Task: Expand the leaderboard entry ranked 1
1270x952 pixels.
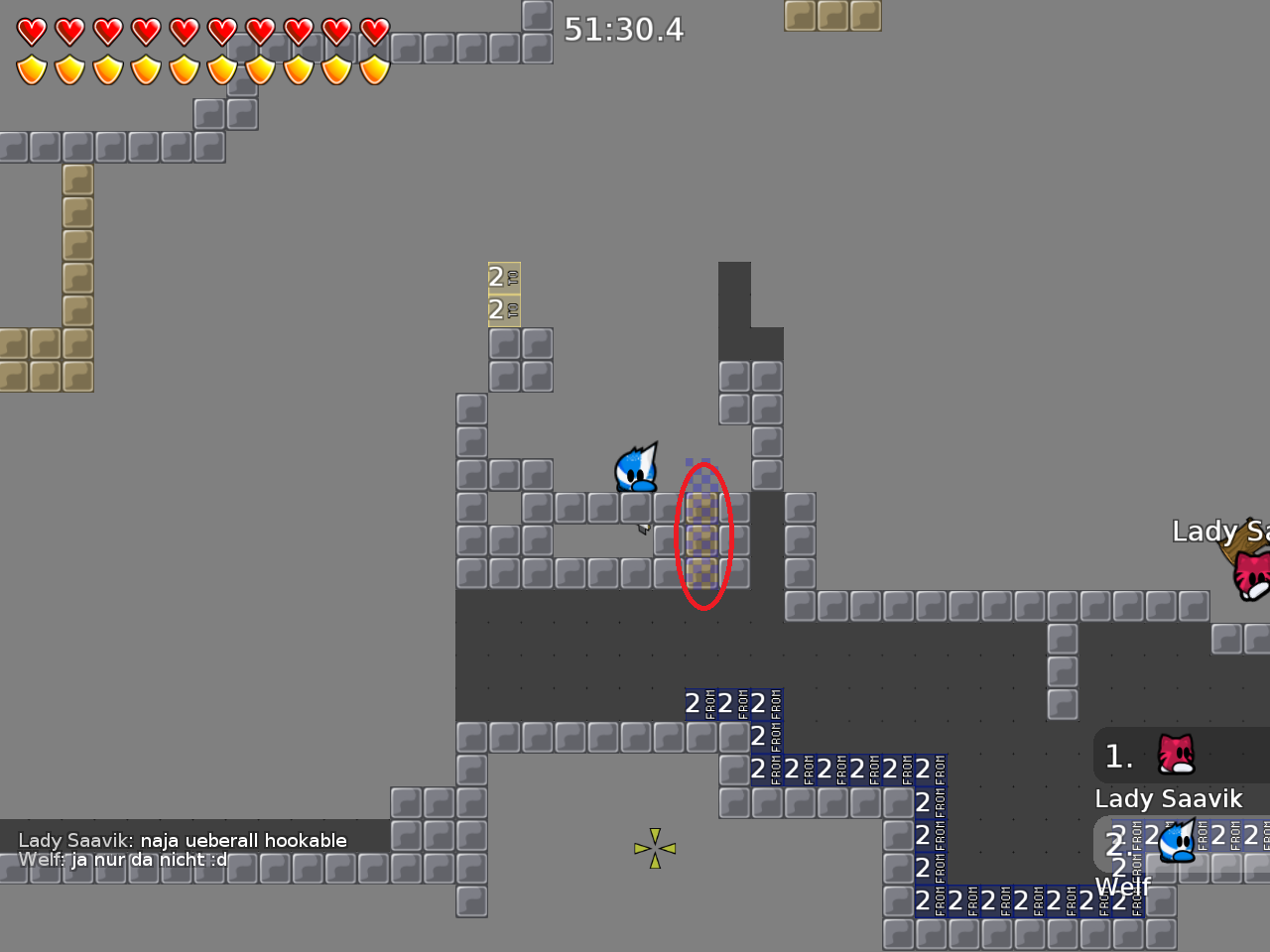Action: (x=1118, y=756)
